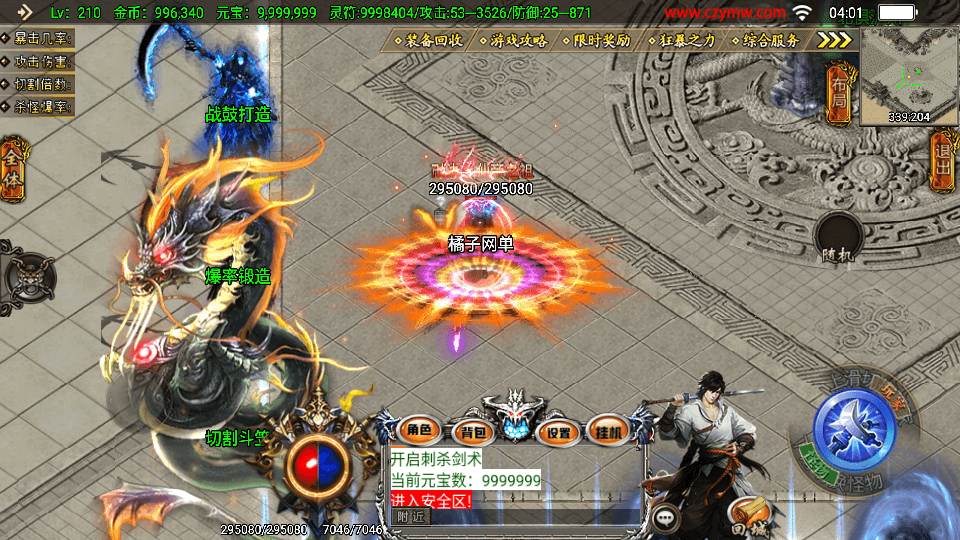Open the 限时奖励 timed rewards menu
Image resolution: width=960 pixels, height=540 pixels.
point(597,41)
